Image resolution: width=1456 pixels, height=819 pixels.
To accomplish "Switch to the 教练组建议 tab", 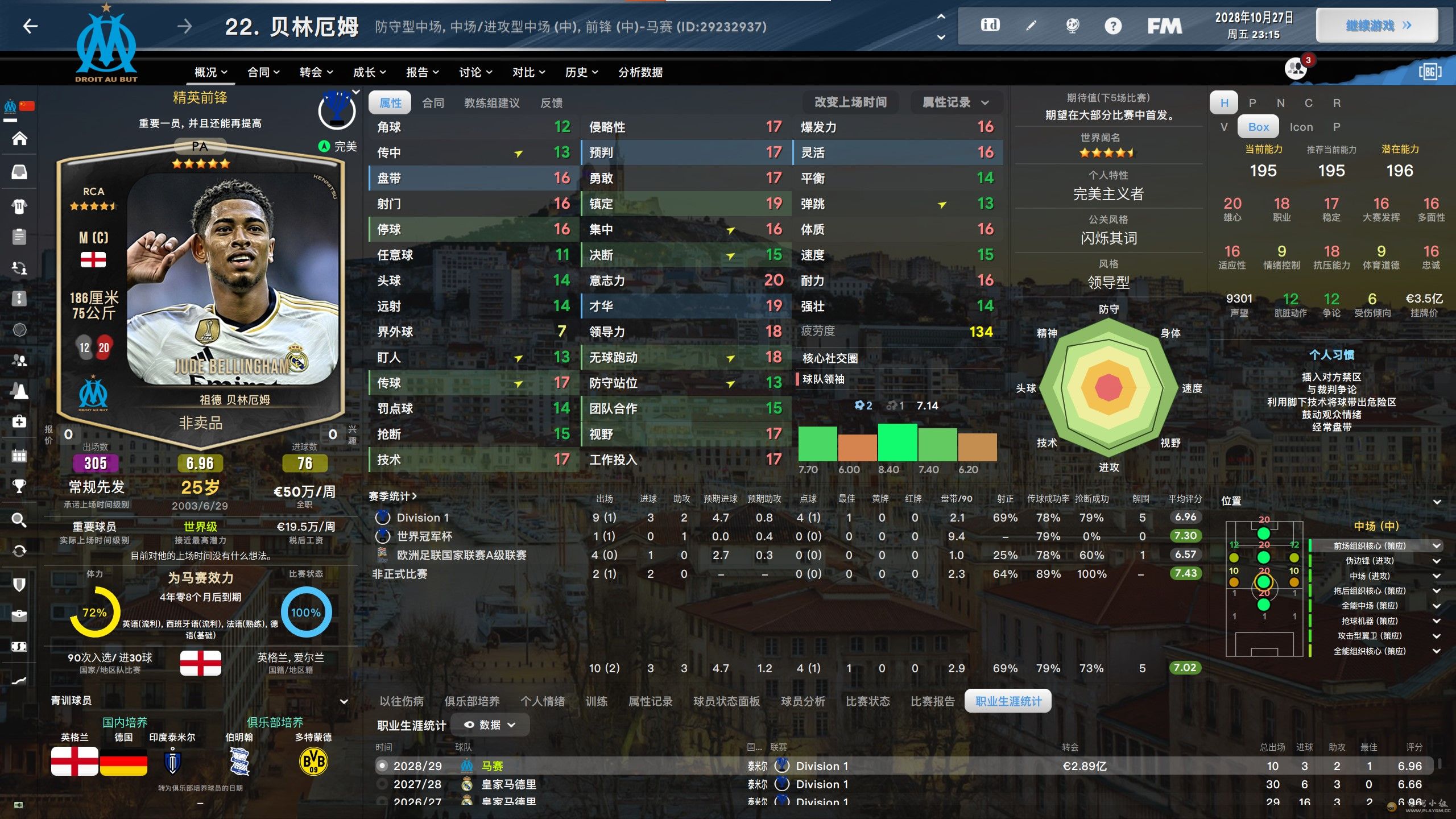I will [491, 103].
